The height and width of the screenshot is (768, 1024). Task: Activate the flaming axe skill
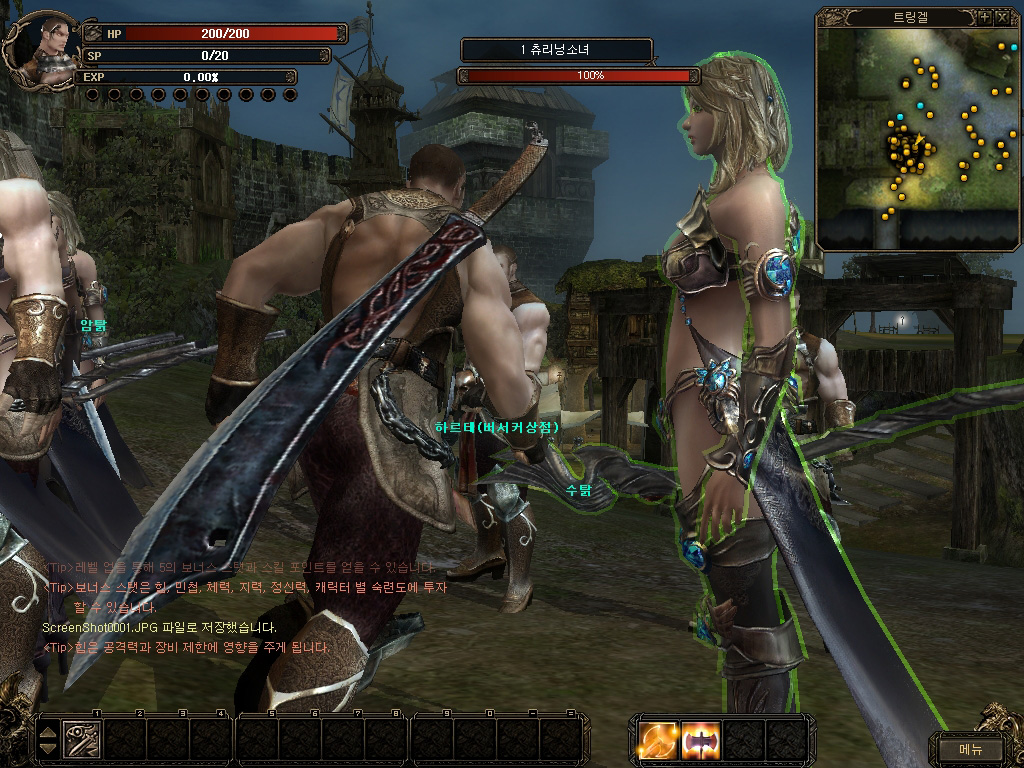700,740
